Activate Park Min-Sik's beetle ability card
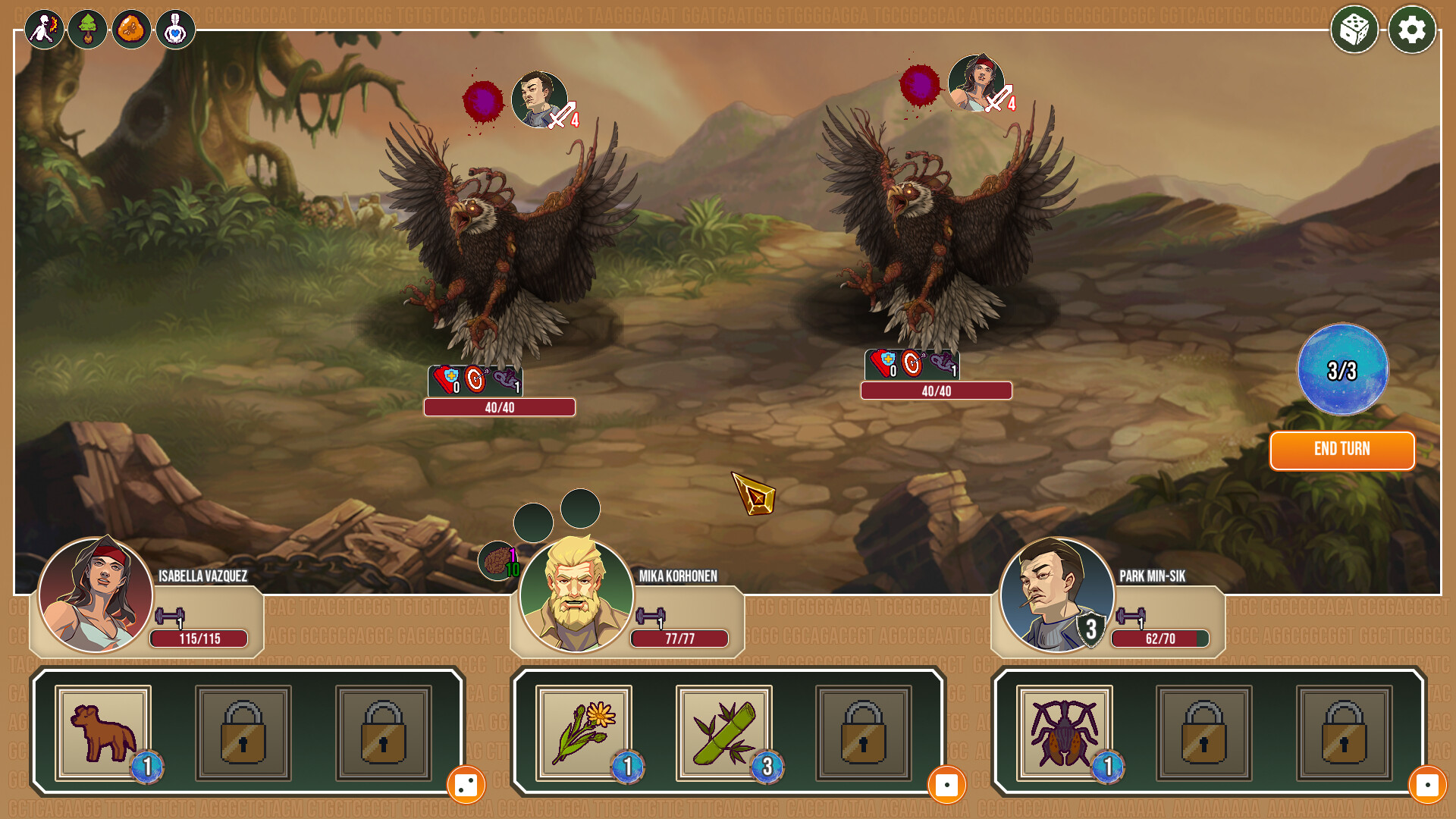1456x819 pixels. point(1064,733)
